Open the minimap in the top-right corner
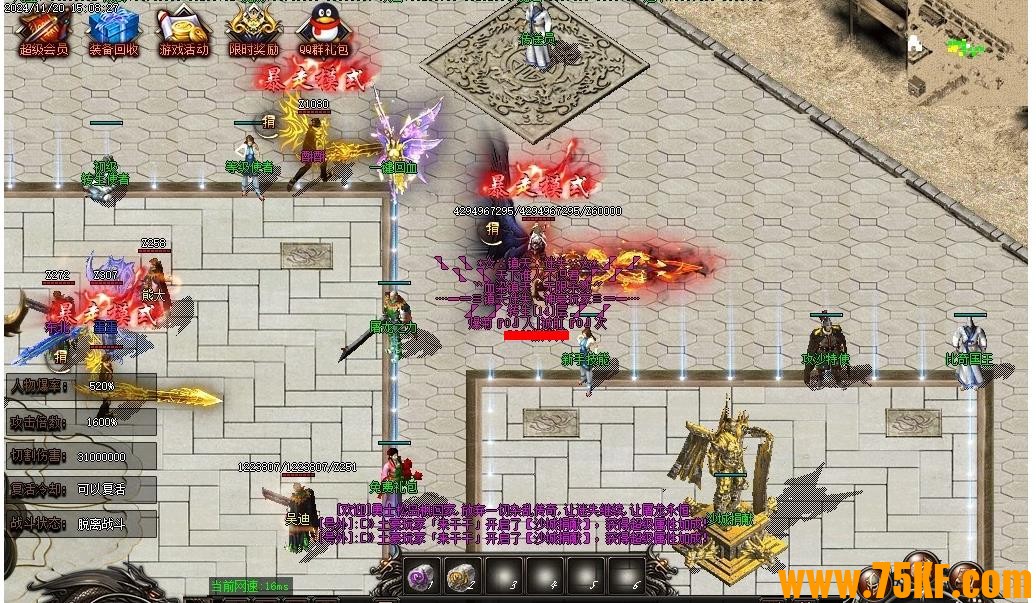 965,52
